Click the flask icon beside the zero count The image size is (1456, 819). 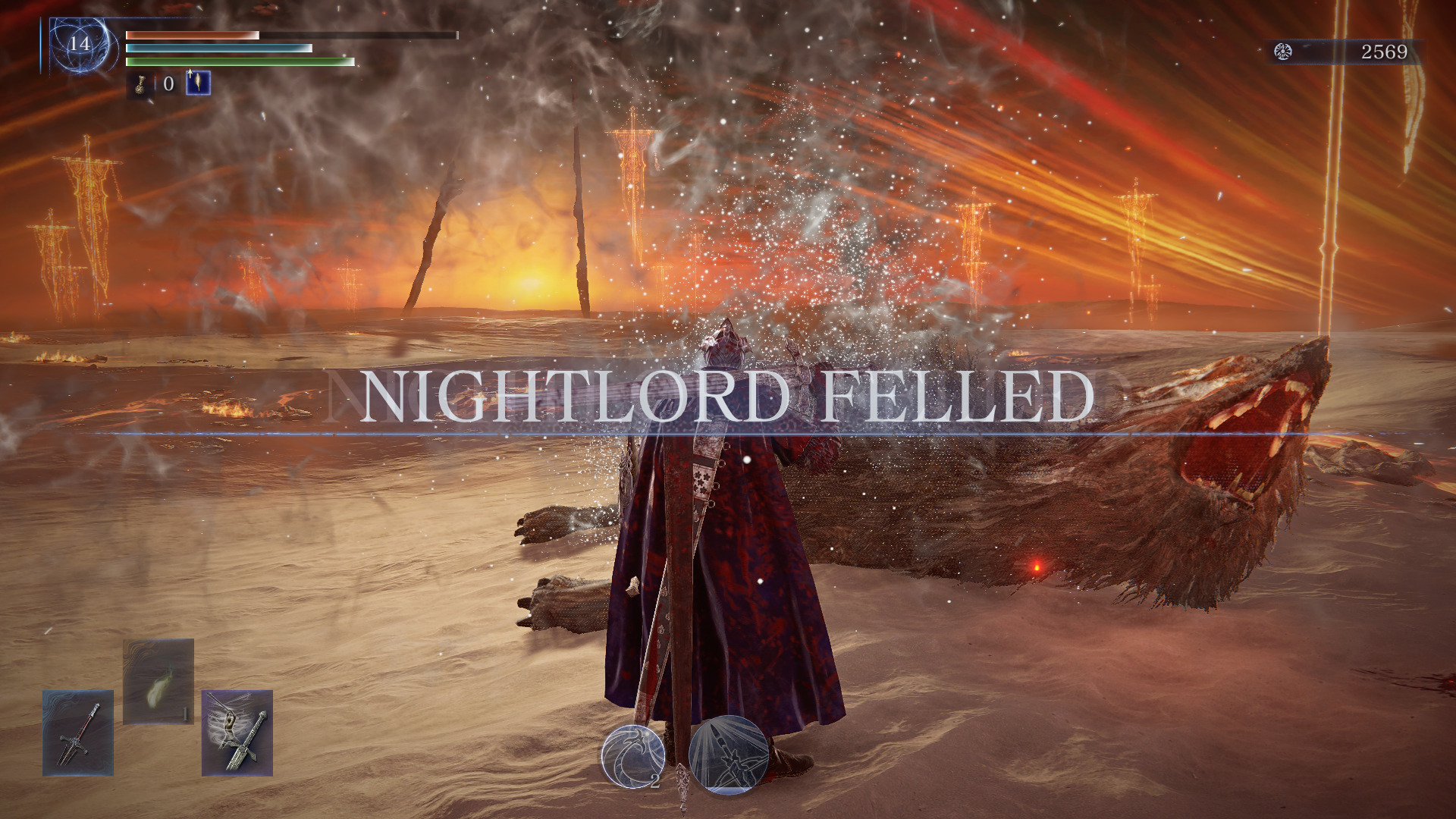(142, 84)
